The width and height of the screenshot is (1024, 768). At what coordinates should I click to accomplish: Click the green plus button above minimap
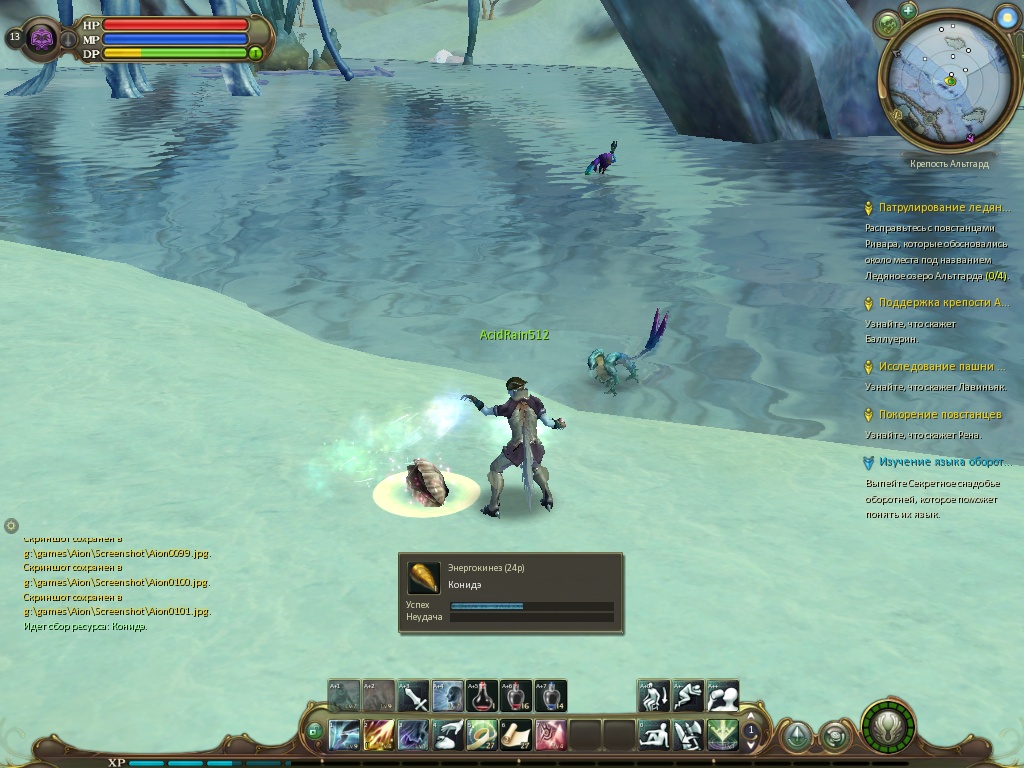point(908,11)
